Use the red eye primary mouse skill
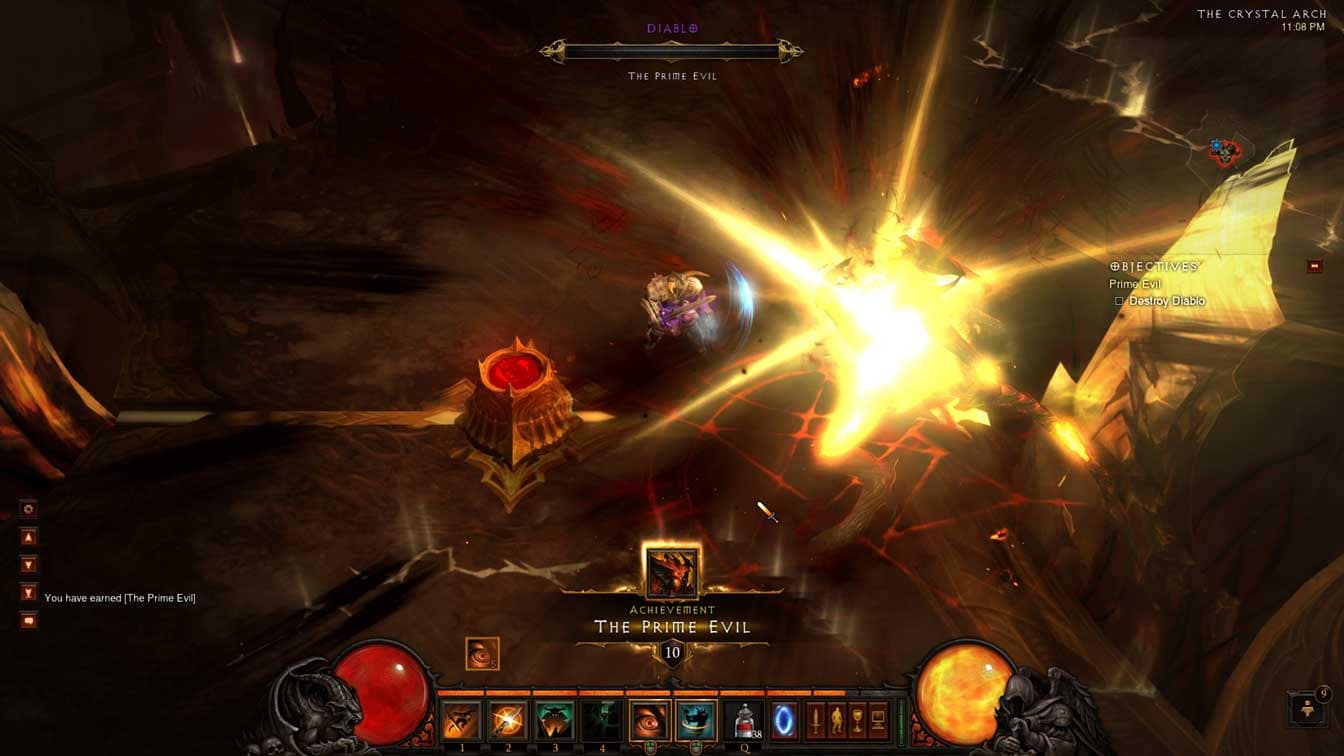Screen dimensions: 1344x756 (x=650, y=720)
